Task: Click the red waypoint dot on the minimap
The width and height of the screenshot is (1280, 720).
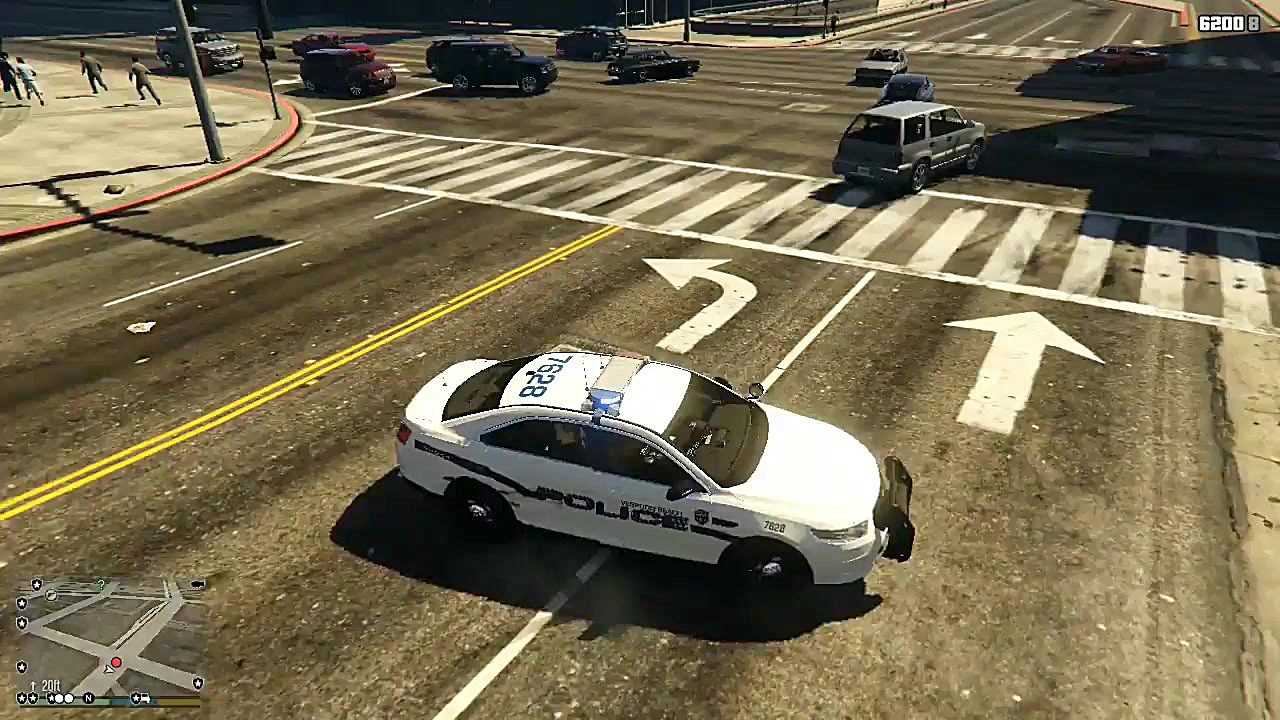Action: 116,662
